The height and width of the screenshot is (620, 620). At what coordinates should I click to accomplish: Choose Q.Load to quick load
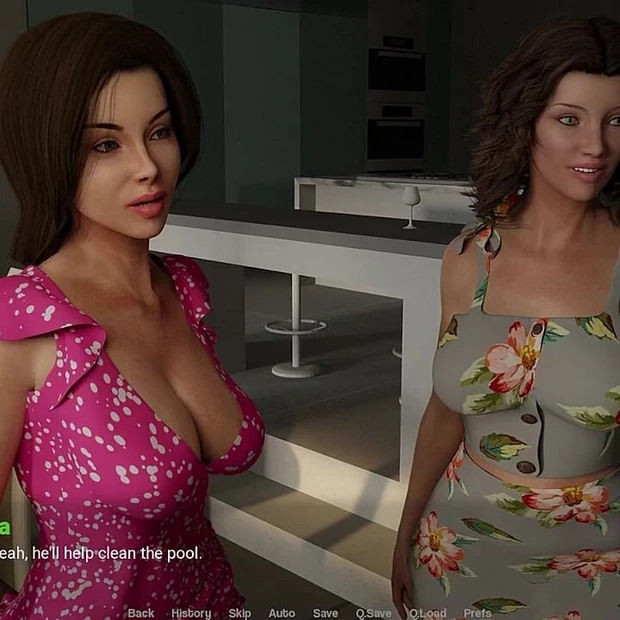(x=427, y=613)
